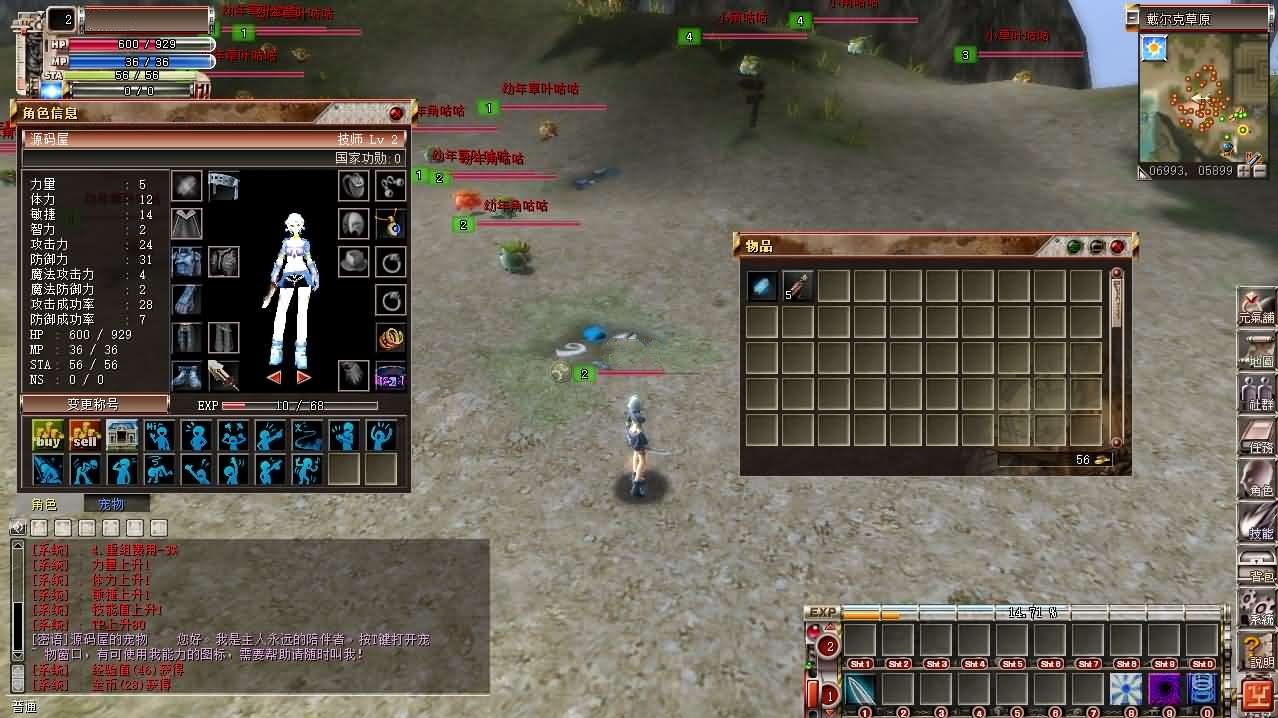Open the 說明 help button

[1257, 652]
